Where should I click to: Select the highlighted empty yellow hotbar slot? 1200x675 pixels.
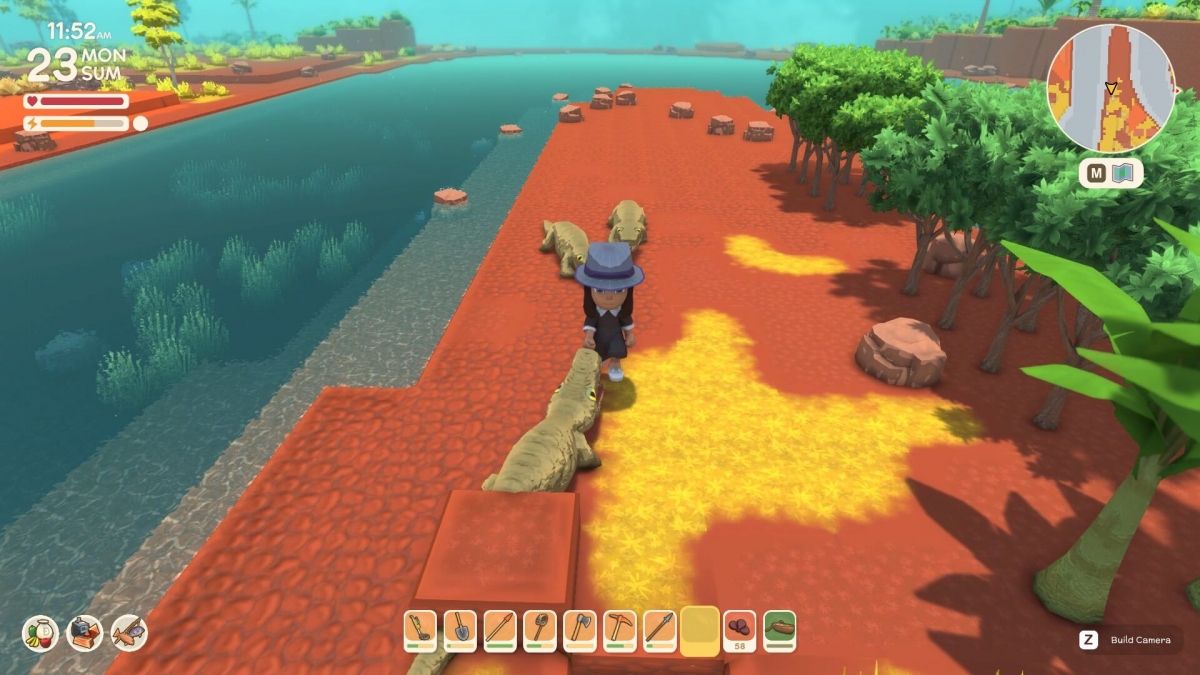(700, 630)
